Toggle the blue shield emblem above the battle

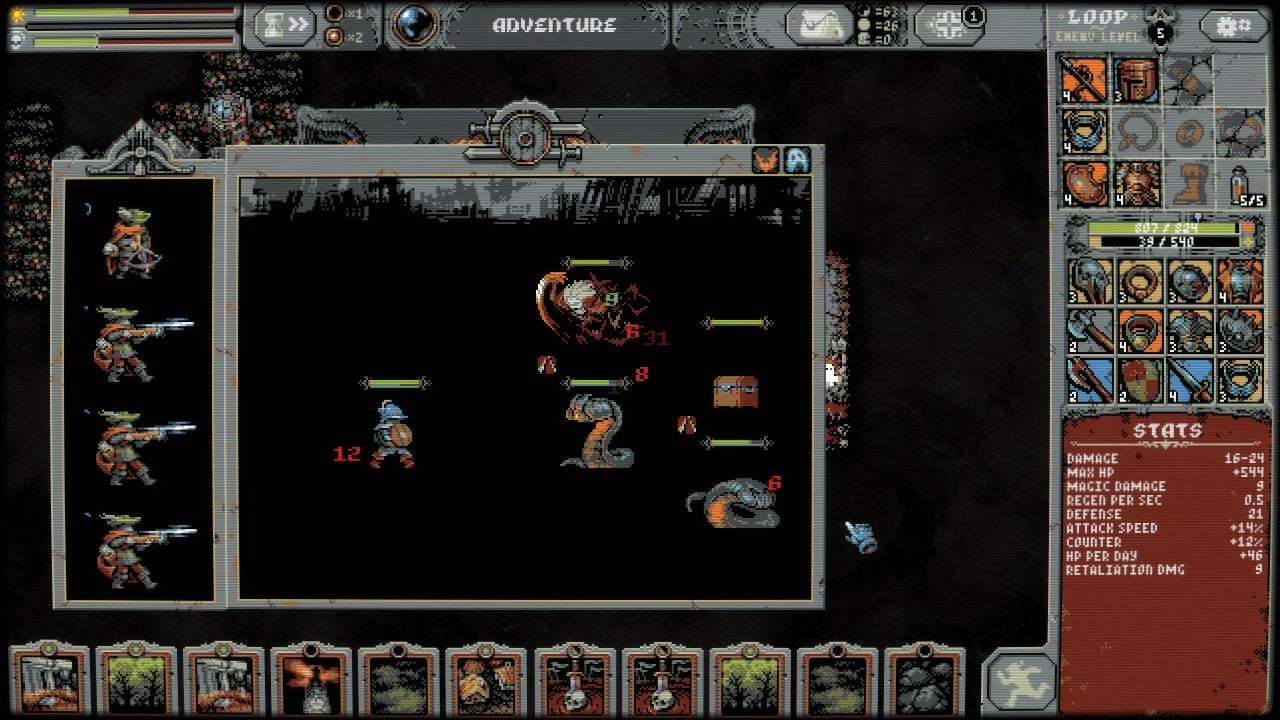point(798,161)
